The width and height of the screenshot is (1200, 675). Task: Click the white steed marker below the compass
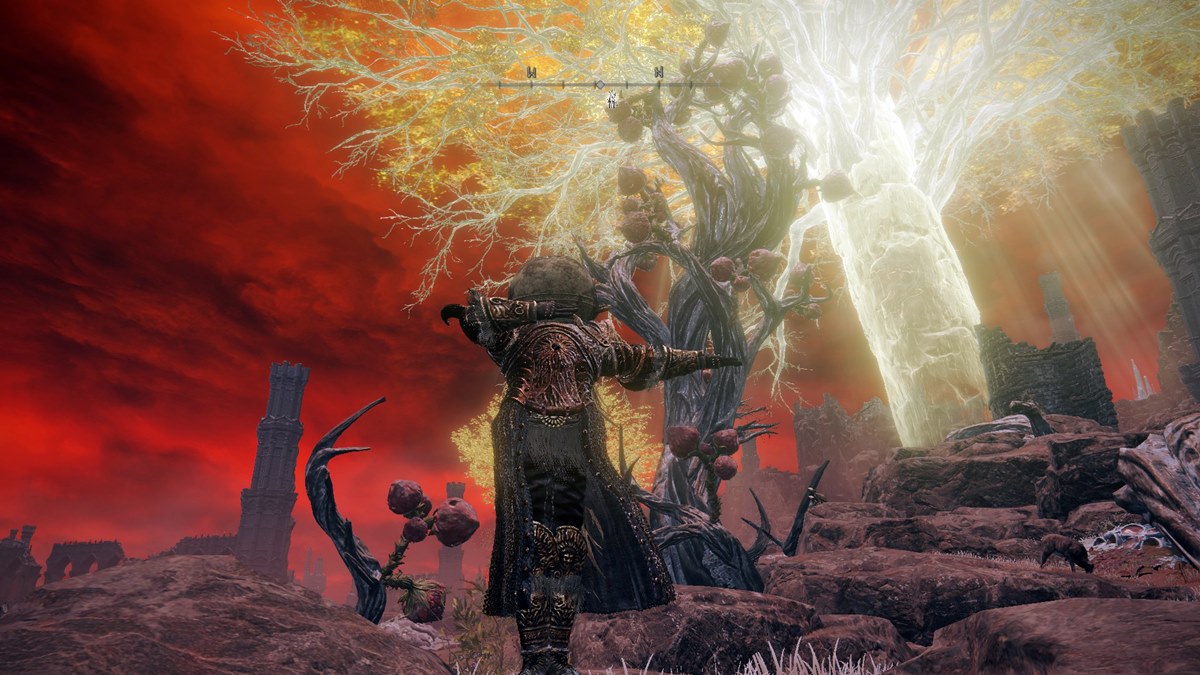click(x=611, y=98)
